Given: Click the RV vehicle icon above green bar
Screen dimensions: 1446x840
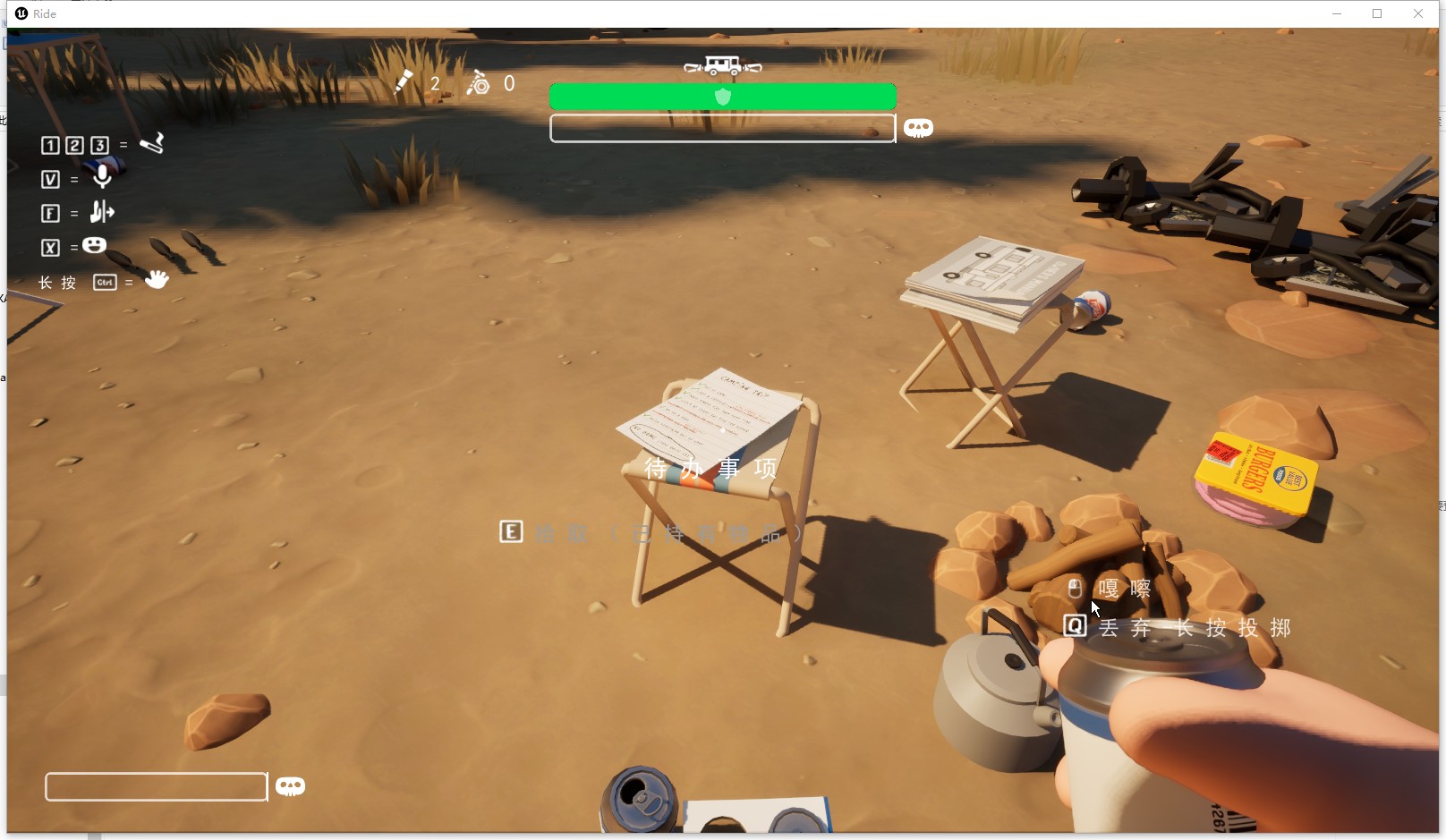Looking at the screenshot, I should (x=722, y=65).
